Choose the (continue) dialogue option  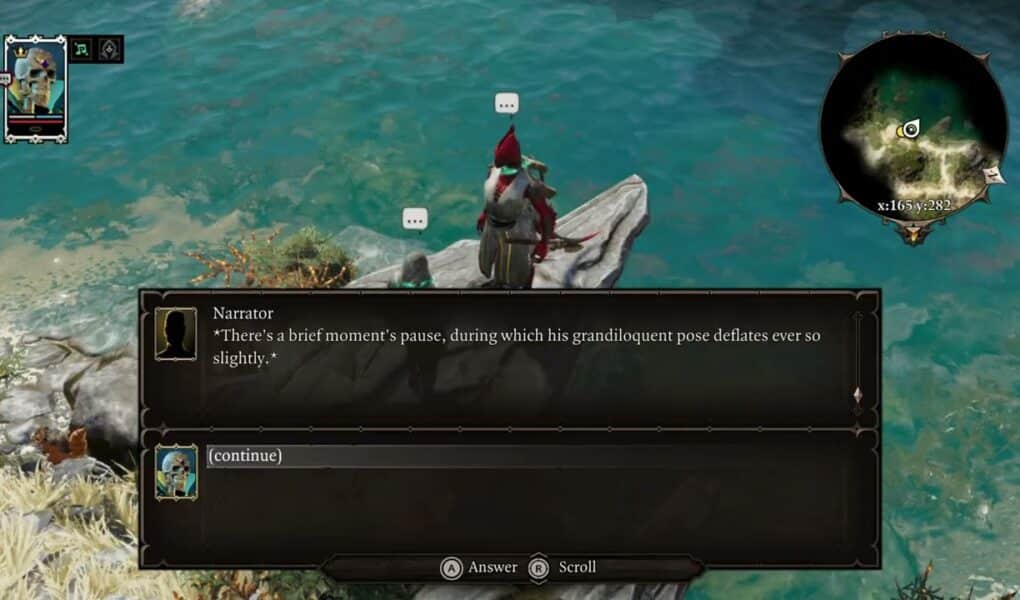coord(245,456)
